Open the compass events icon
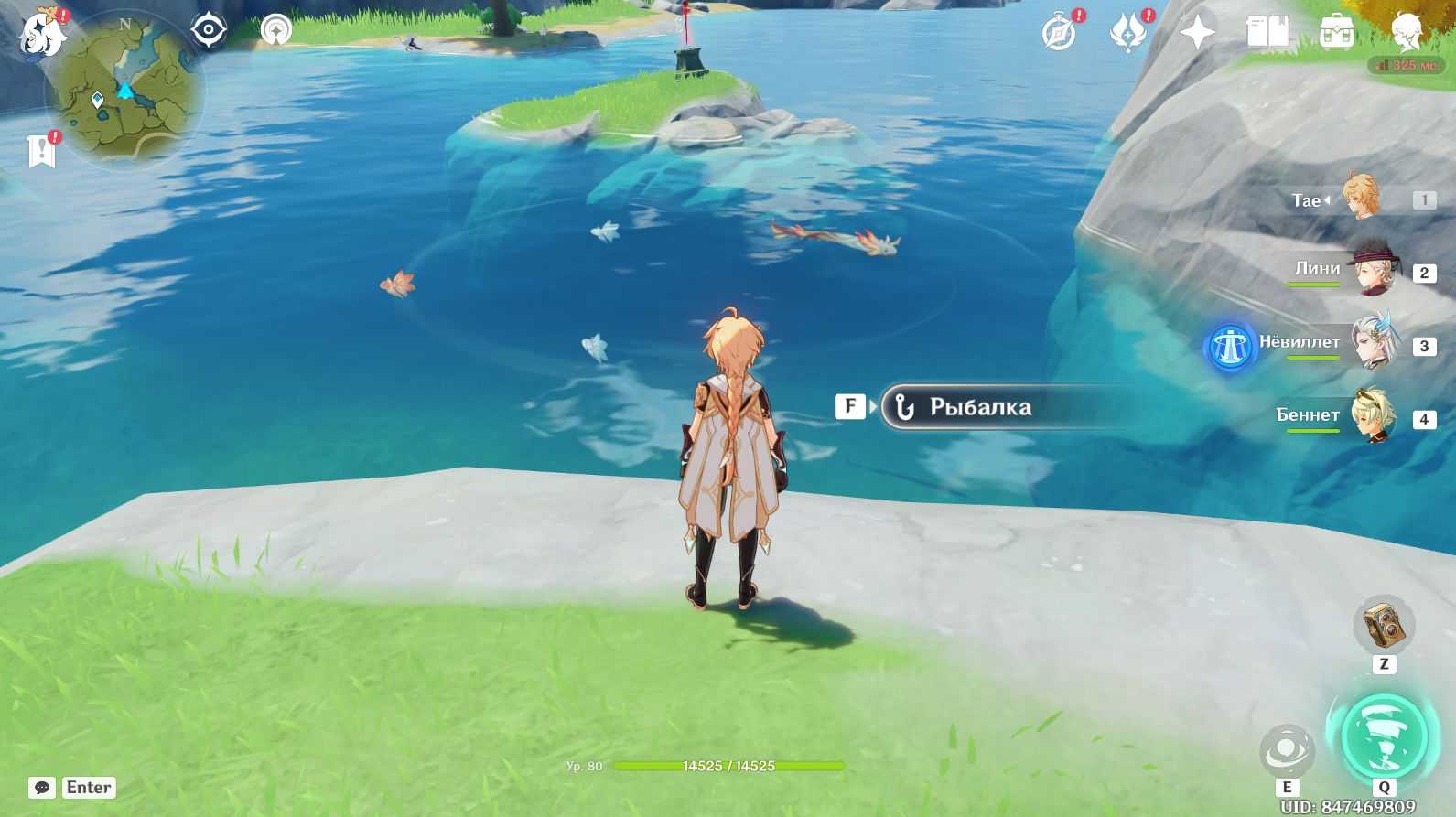 click(1059, 34)
